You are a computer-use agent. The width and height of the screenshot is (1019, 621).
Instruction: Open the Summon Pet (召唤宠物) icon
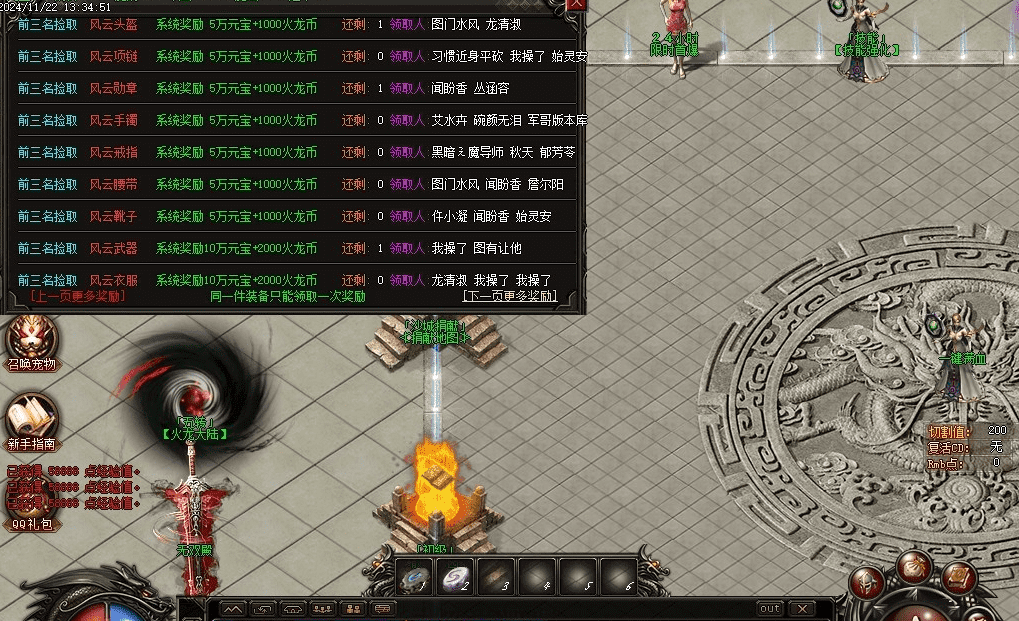tap(31, 338)
